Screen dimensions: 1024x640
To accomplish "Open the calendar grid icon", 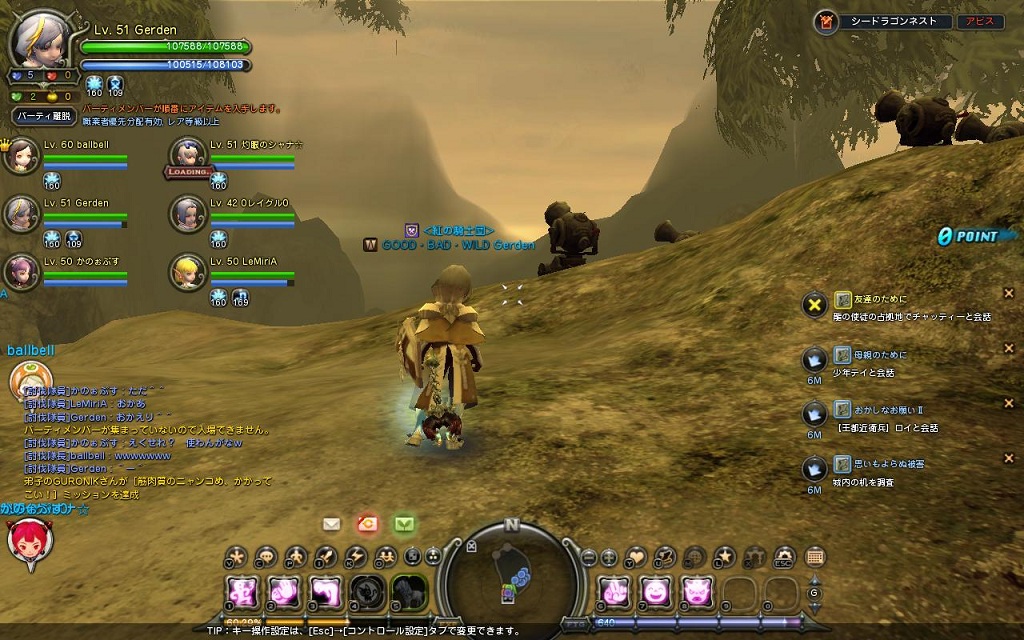I will 814,557.
